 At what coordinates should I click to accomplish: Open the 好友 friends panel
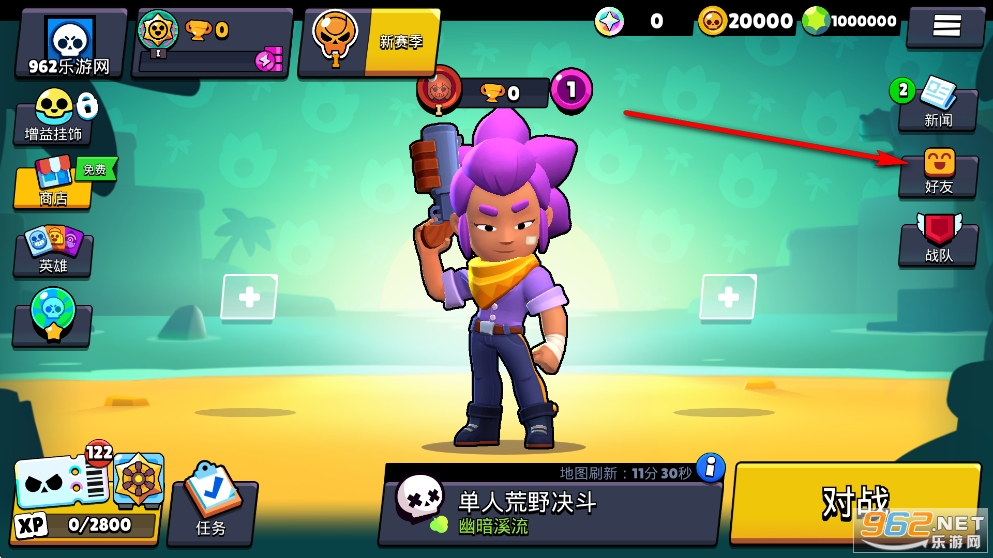[938, 173]
